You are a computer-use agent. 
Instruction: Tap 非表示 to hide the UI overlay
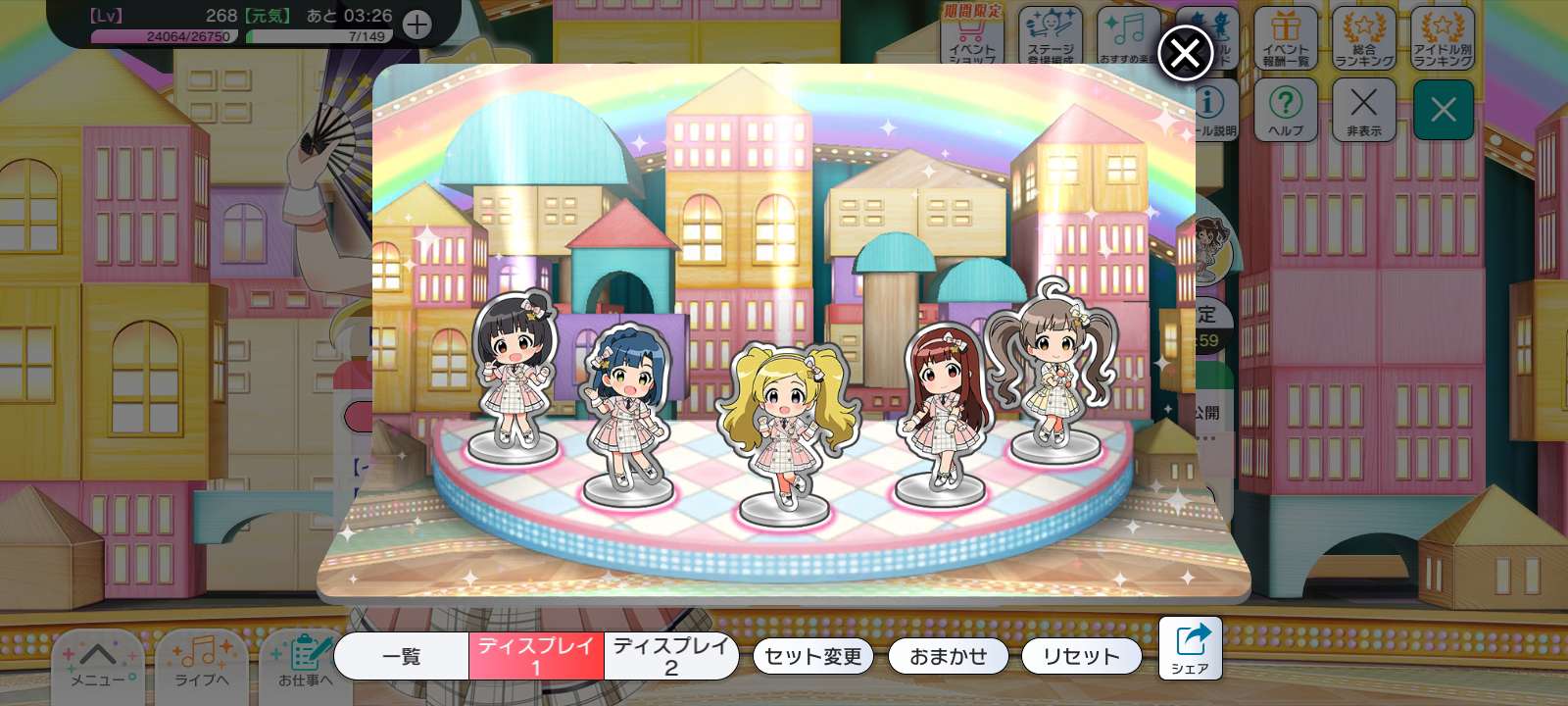click(1364, 110)
